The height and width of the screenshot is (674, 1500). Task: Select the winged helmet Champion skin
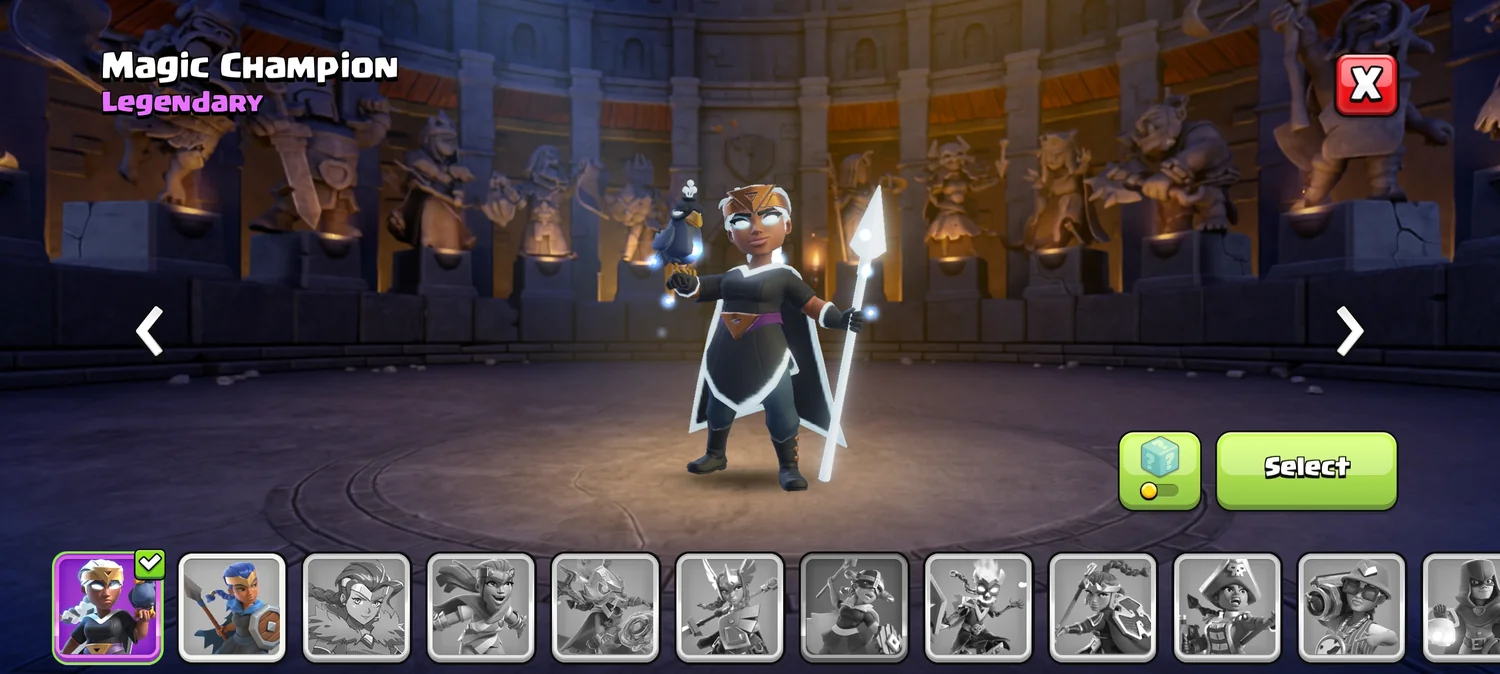(x=729, y=607)
